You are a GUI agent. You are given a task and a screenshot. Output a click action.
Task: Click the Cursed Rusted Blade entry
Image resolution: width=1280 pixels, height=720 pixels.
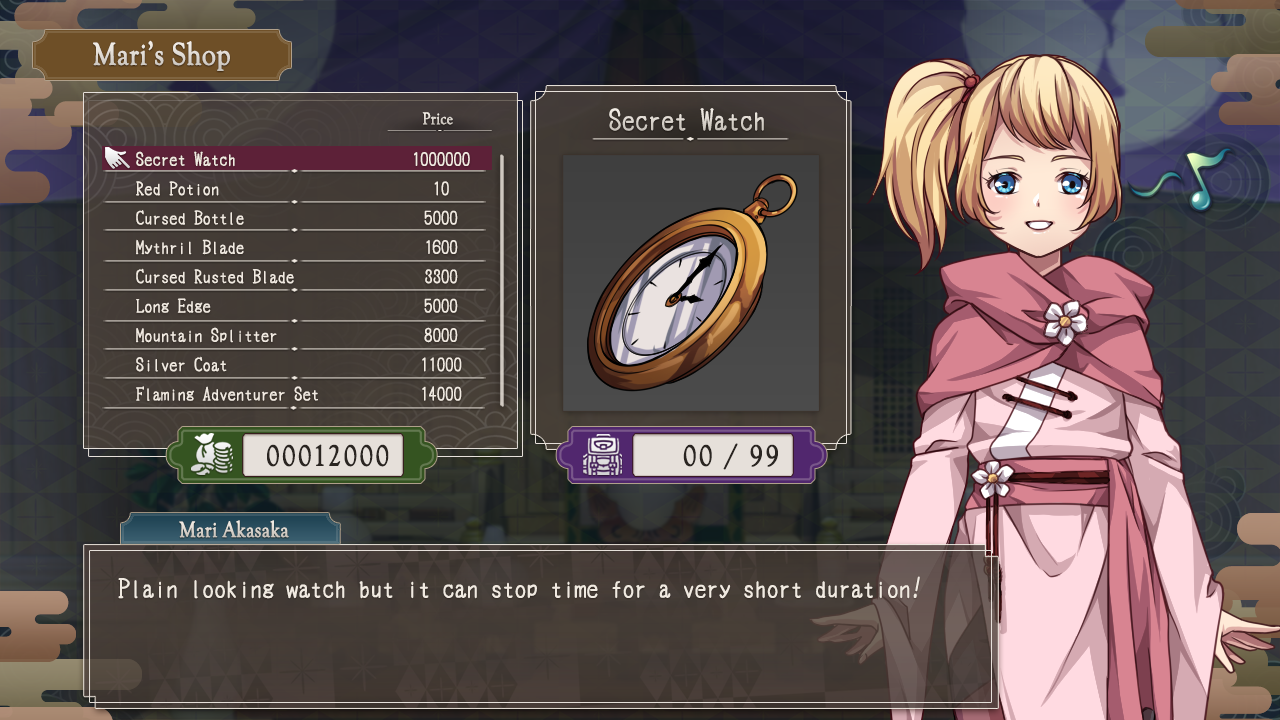pyautogui.click(x=298, y=277)
